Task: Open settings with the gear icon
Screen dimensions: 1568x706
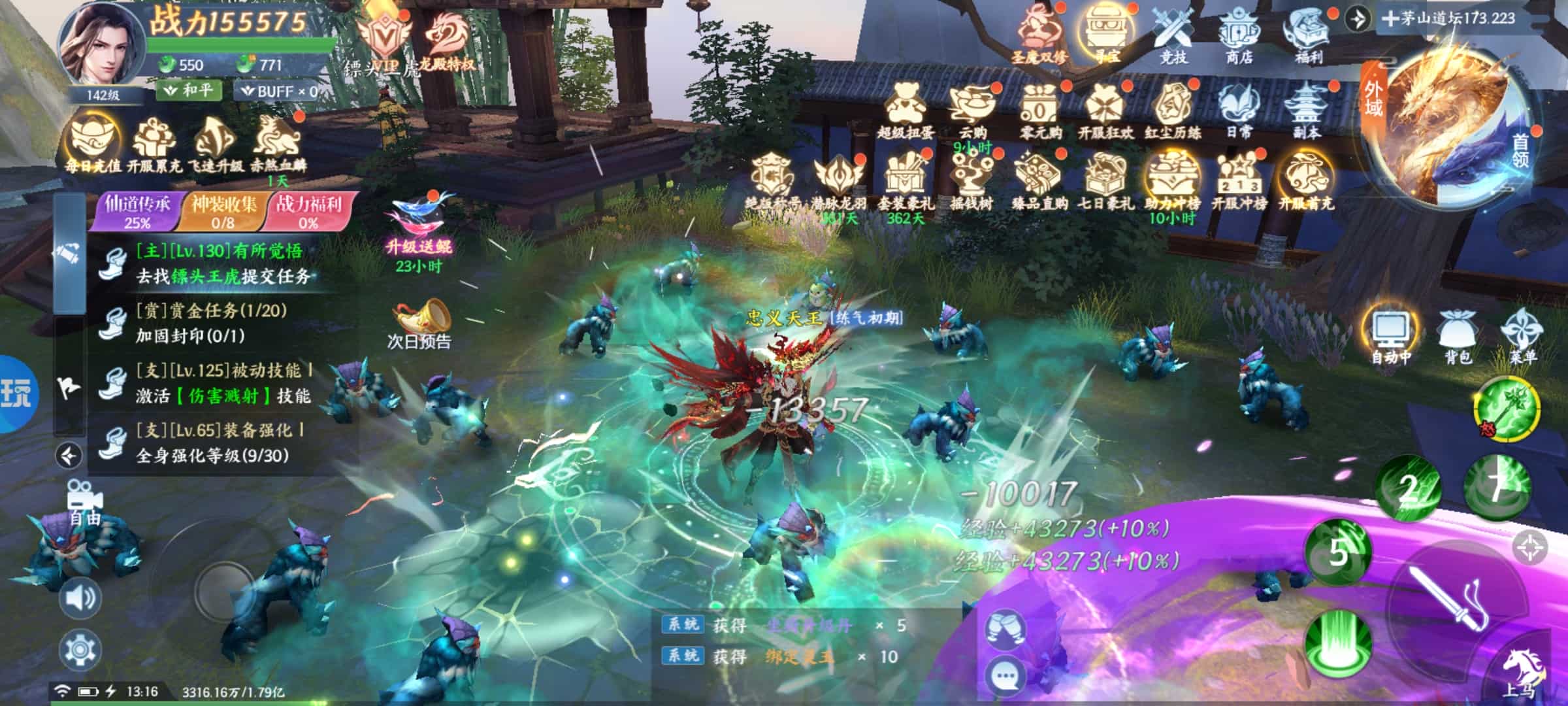Action: [x=80, y=649]
